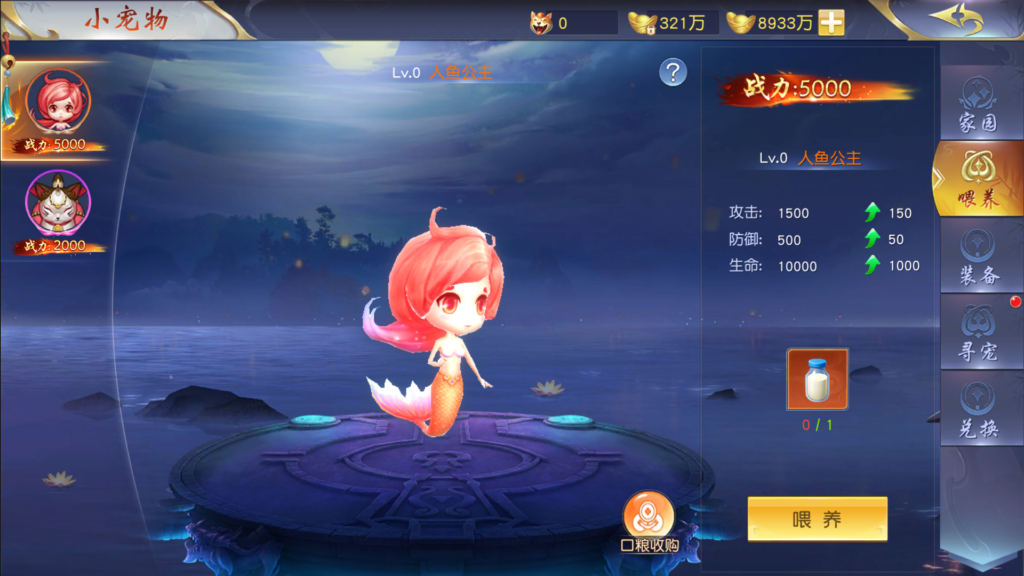Screen dimensions: 1024x576
Task: Switch to the 兑换 exchange tab
Action: click(x=978, y=410)
